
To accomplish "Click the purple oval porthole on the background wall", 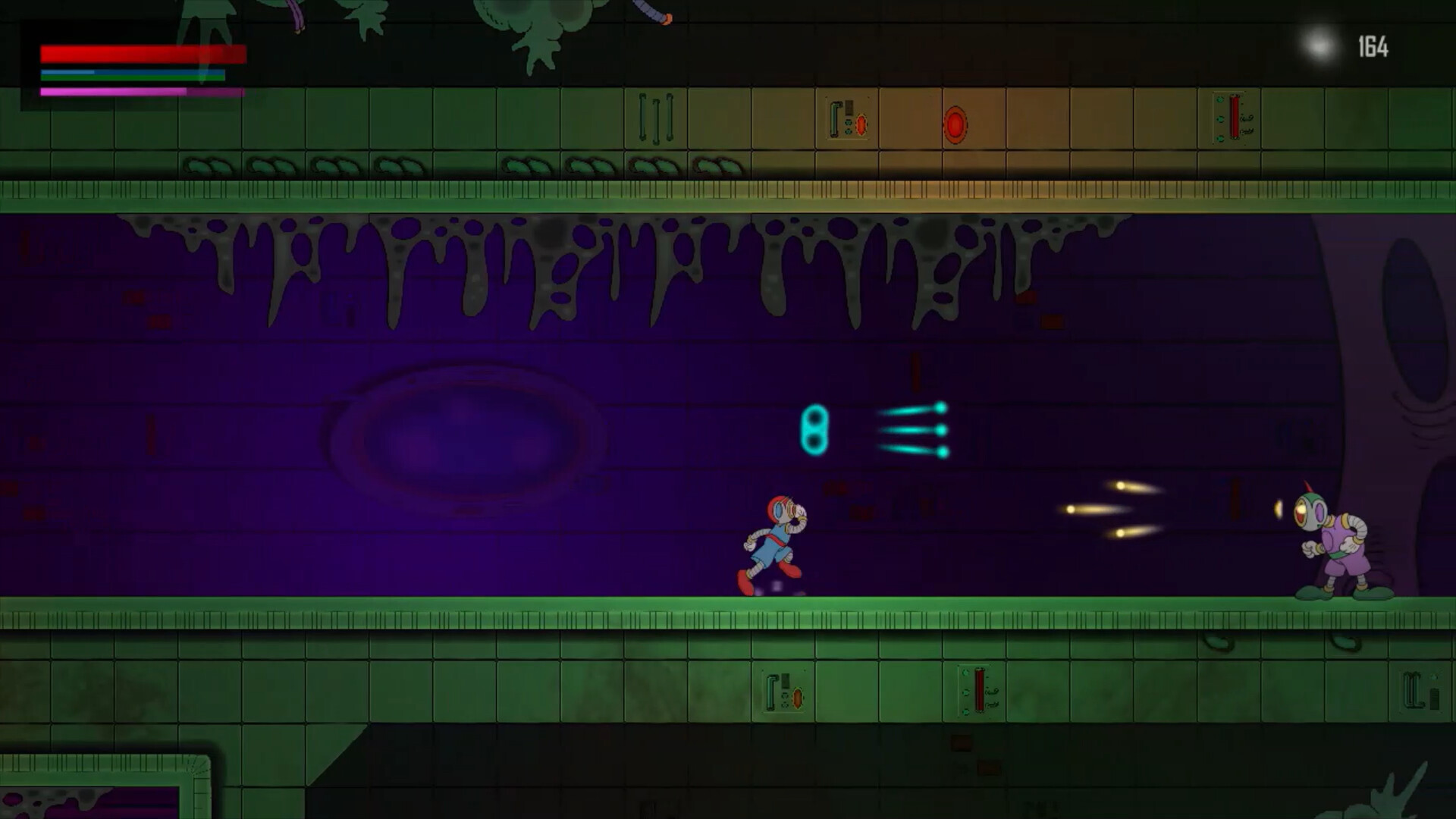I will [x=470, y=440].
